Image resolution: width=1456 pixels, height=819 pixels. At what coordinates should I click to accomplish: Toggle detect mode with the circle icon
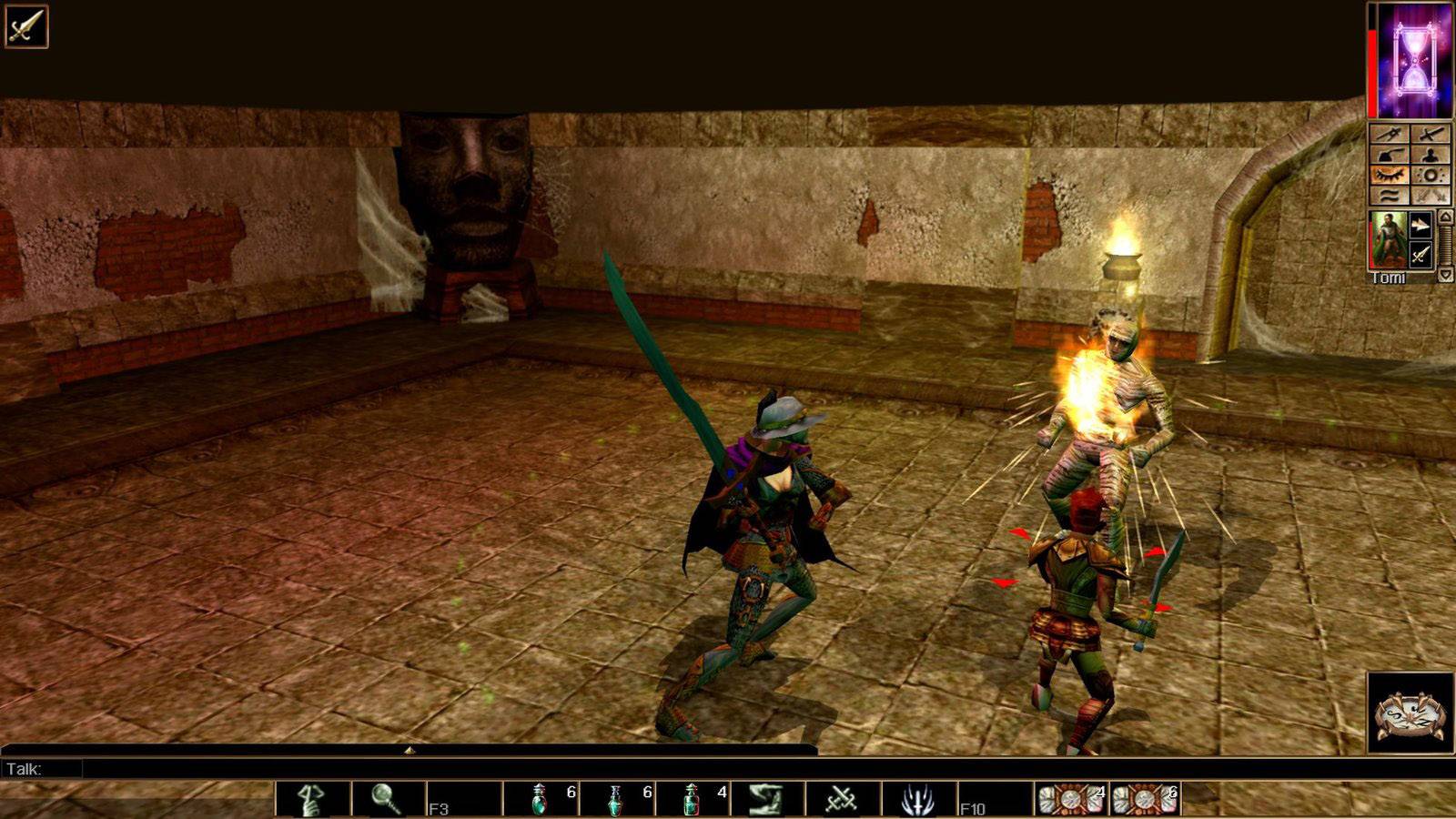point(1429,174)
